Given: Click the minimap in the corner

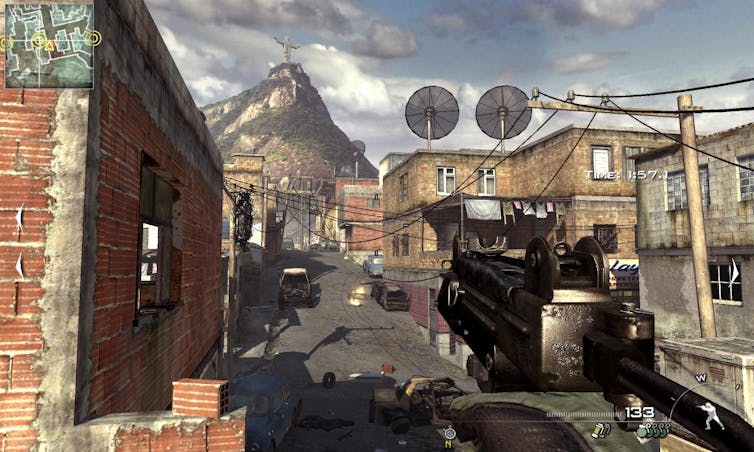Looking at the screenshot, I should pyautogui.click(x=49, y=45).
